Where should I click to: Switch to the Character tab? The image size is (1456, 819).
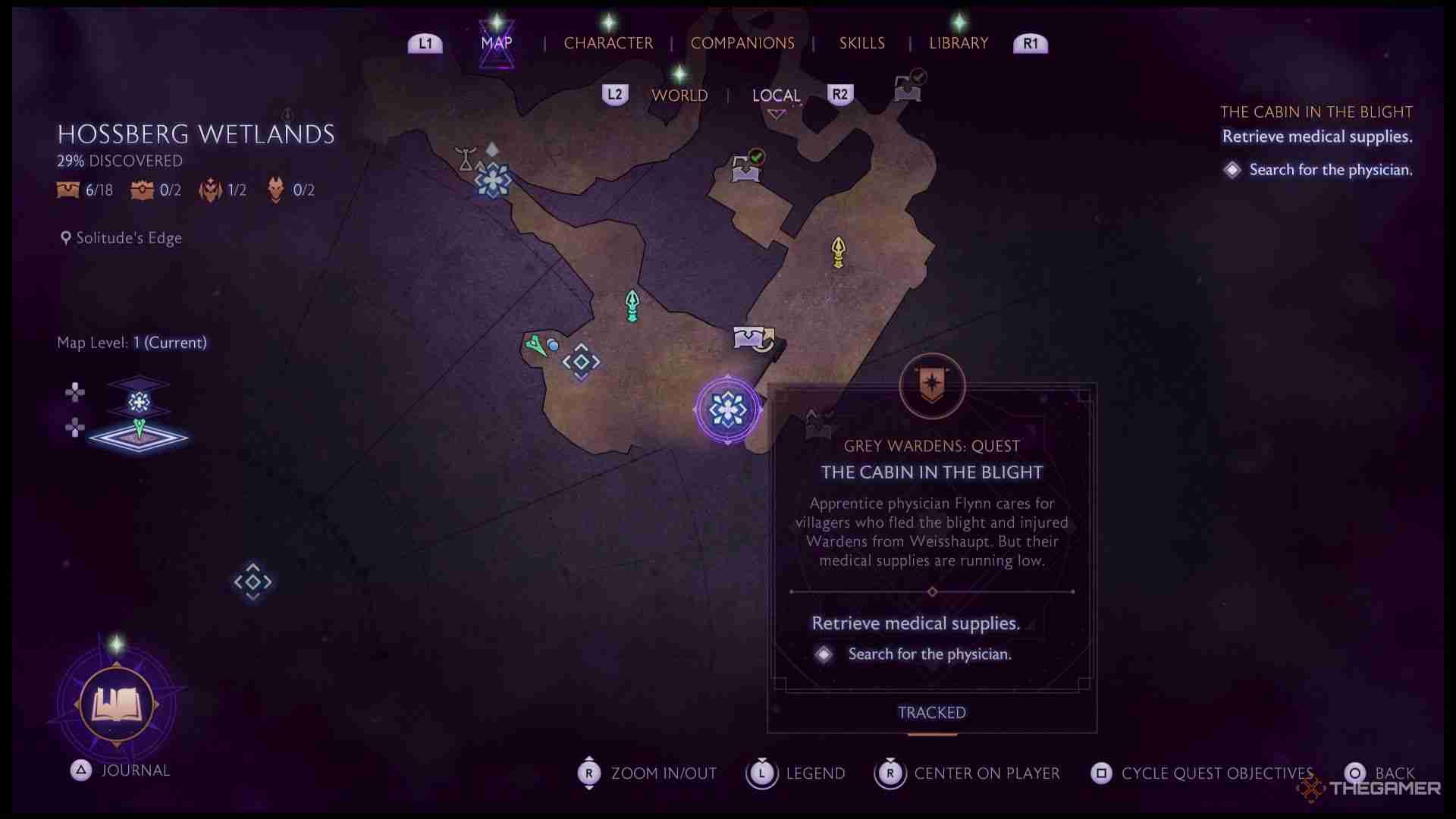coord(608,43)
